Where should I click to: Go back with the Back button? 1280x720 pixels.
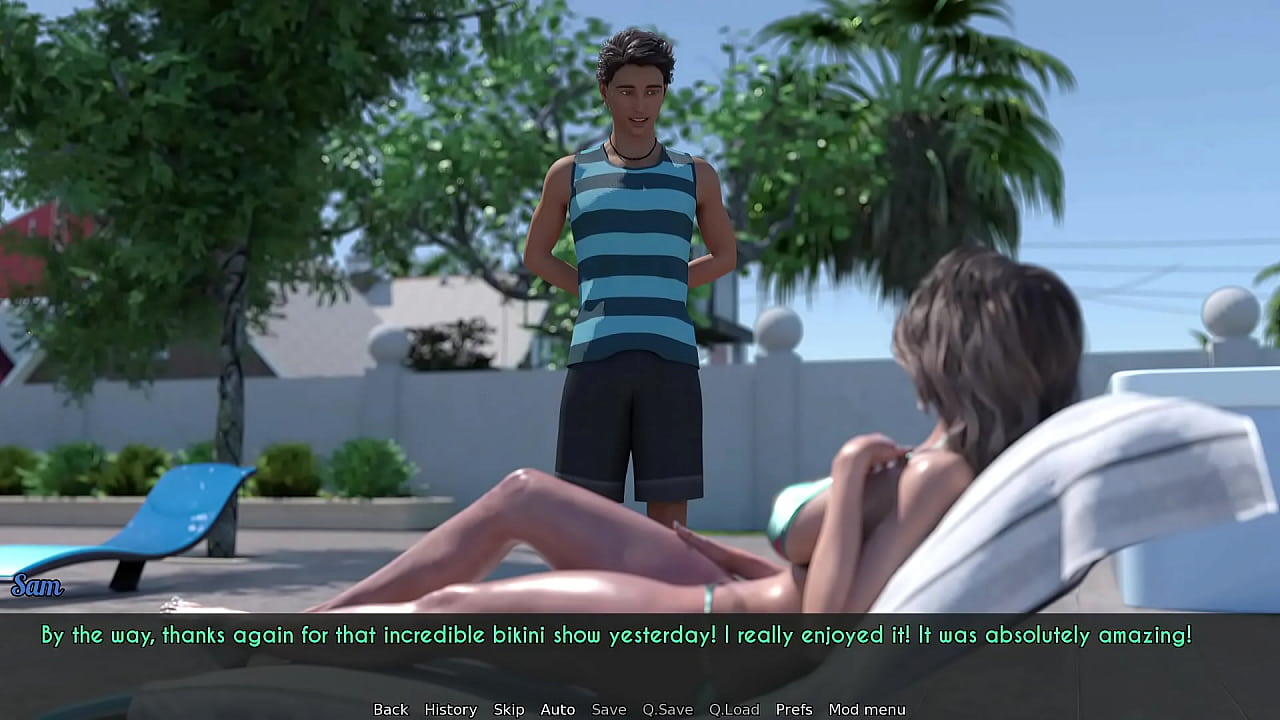pyautogui.click(x=390, y=709)
